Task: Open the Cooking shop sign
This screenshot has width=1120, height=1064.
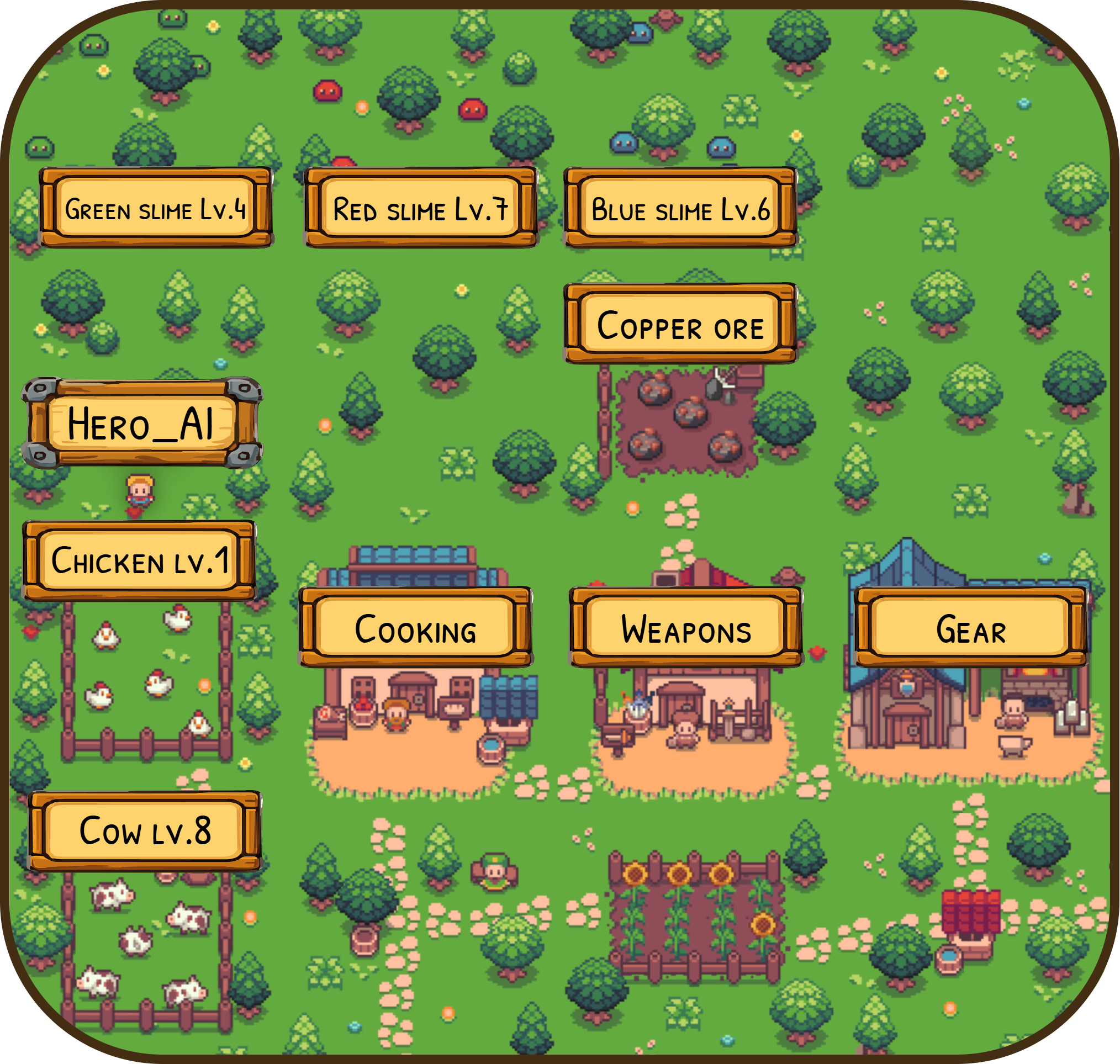Action: click(x=415, y=627)
